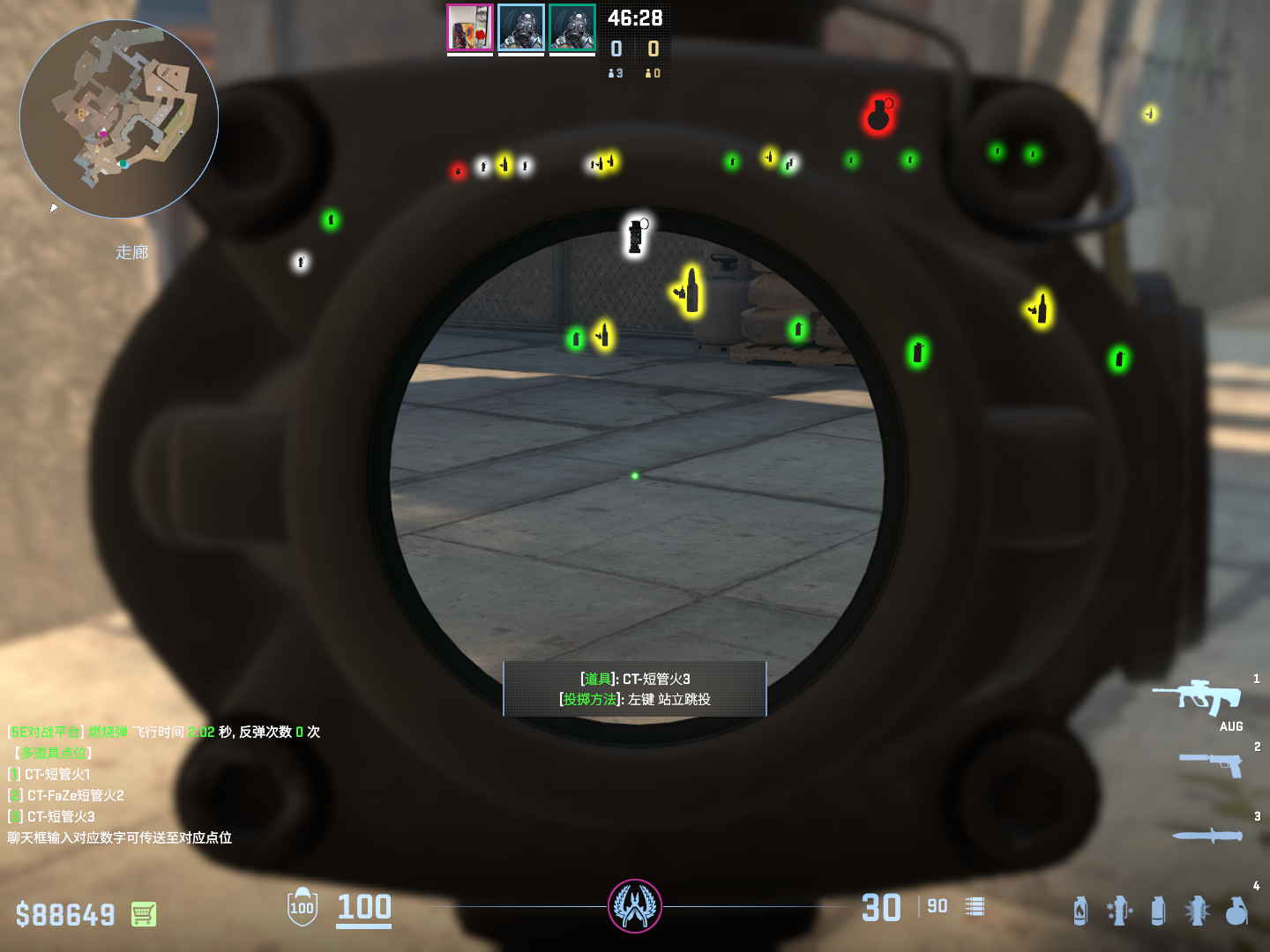
Task: Pick the decoy grenade icon
Action: pos(1119,911)
